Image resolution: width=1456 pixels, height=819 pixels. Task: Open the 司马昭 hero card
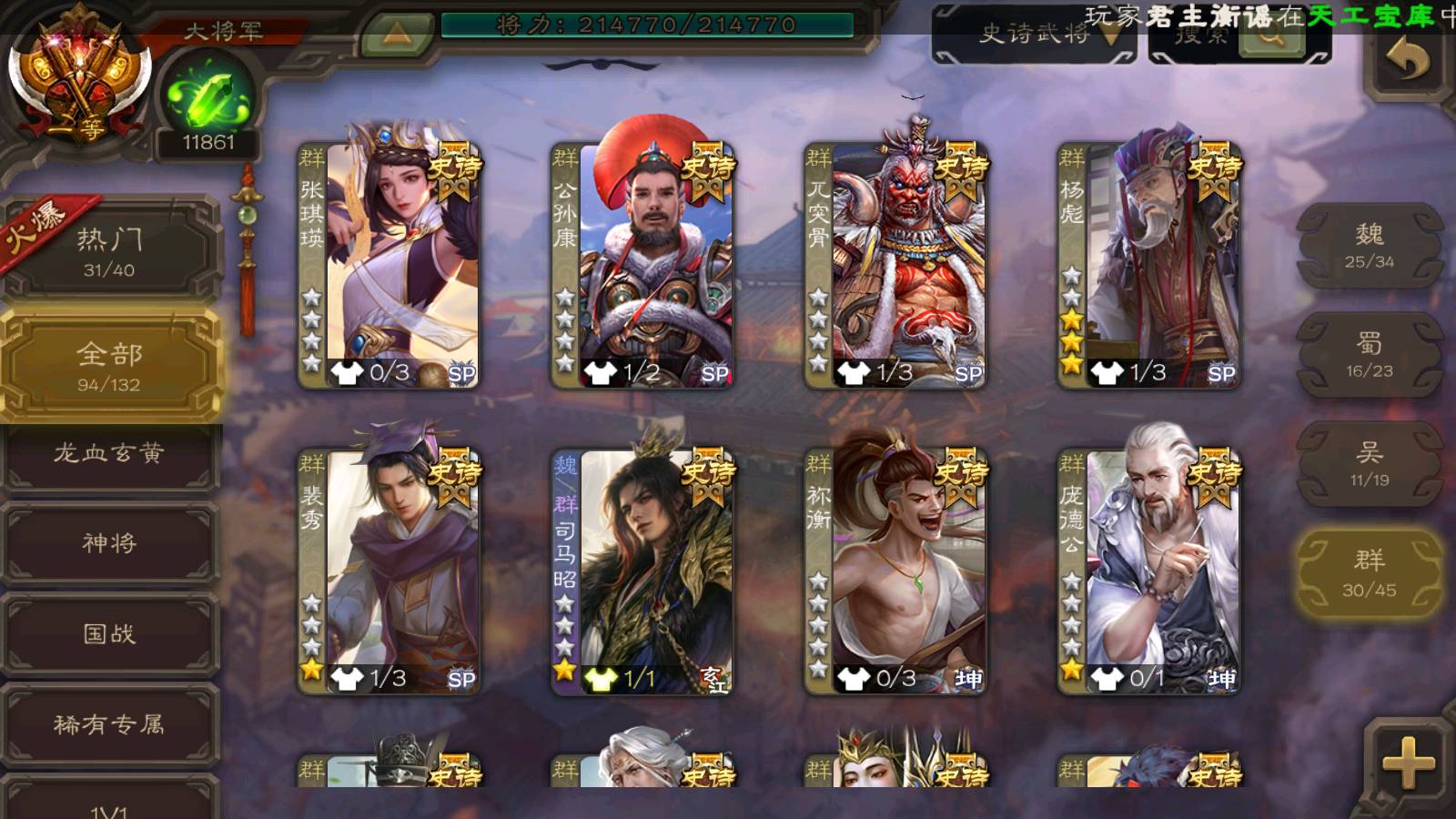[642, 570]
